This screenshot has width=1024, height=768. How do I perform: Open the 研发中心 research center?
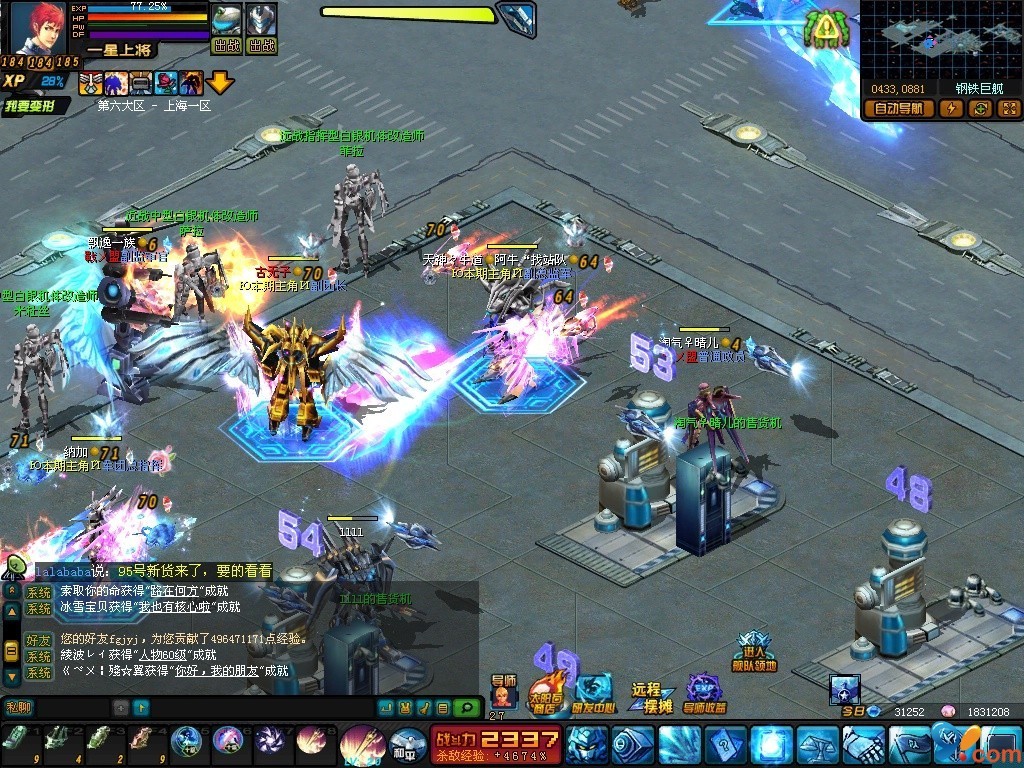click(594, 692)
